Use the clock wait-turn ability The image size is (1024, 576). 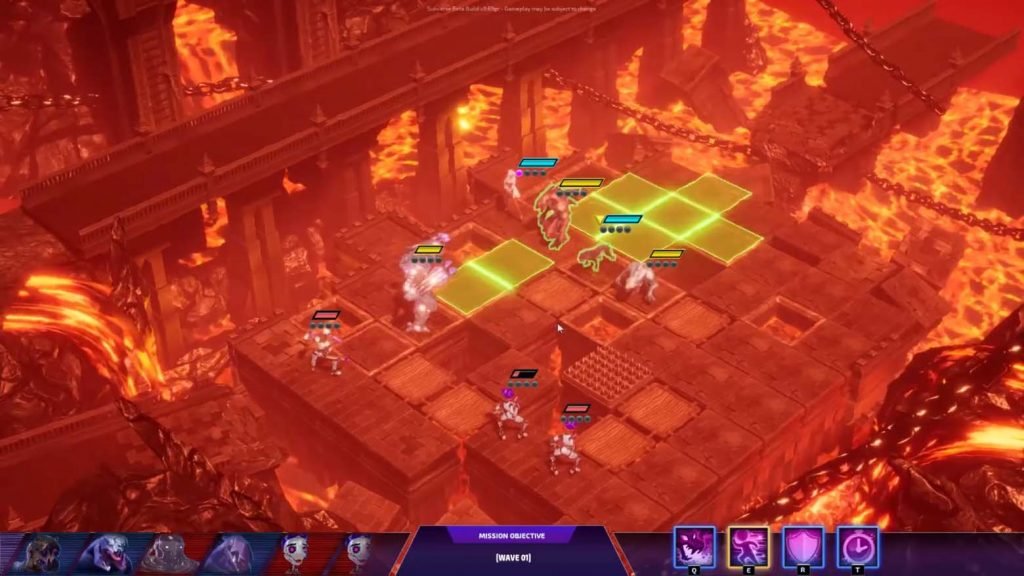[x=857, y=548]
